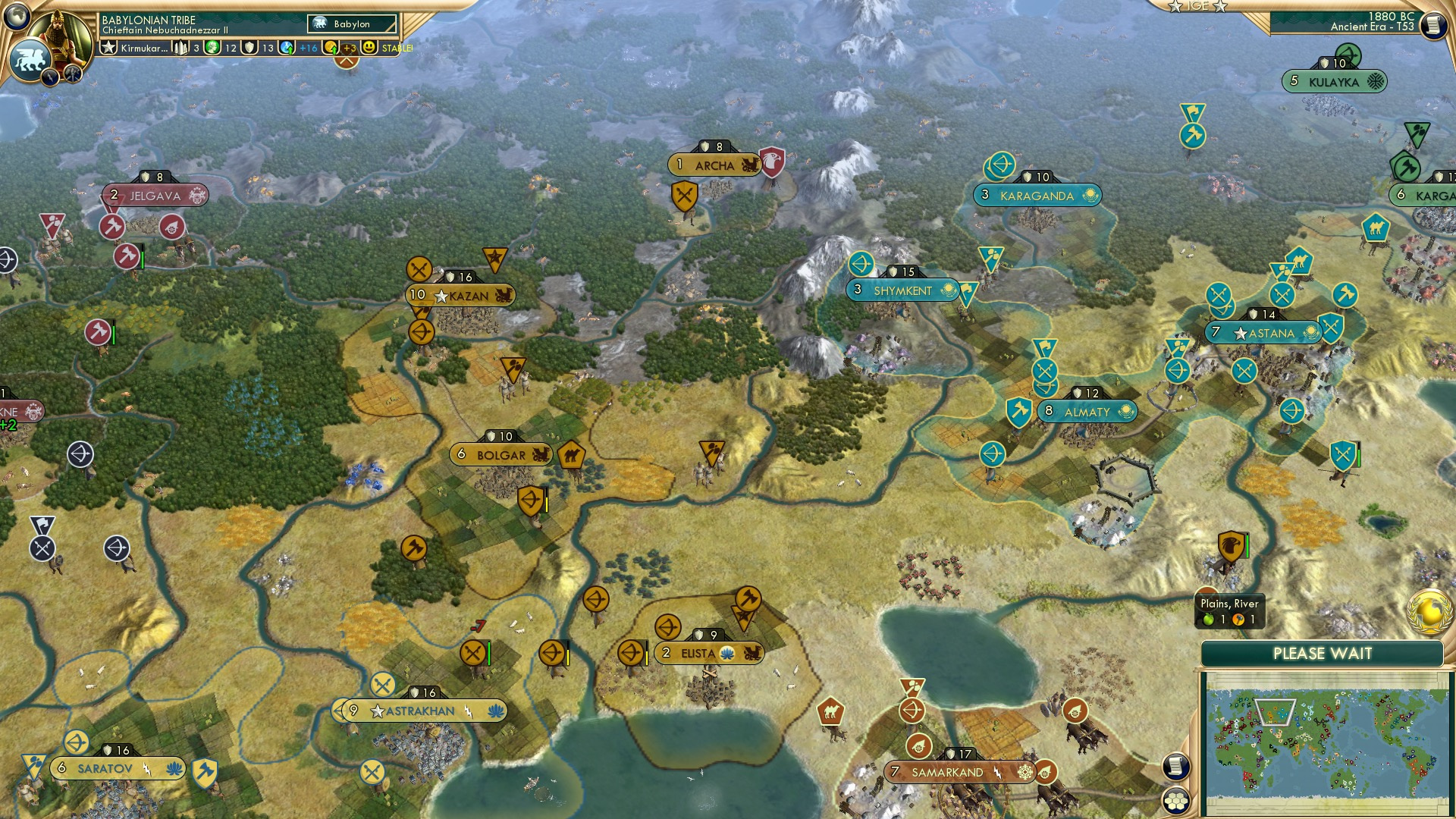
Task: Expand Kazan's city banner
Action: 460,294
